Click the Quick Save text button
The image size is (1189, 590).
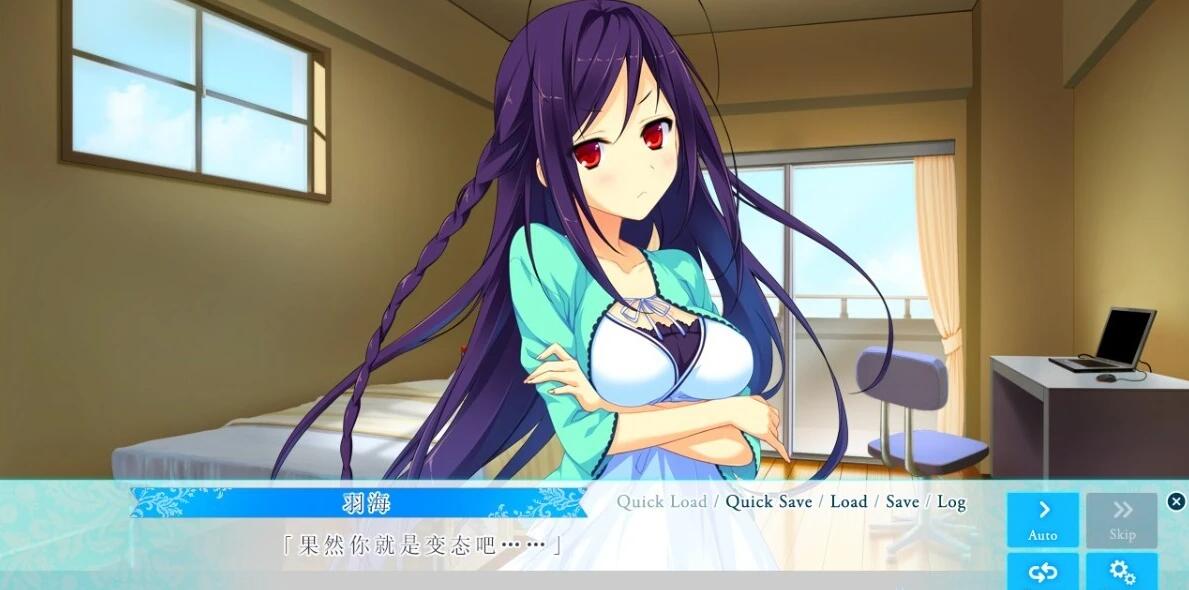tap(768, 502)
